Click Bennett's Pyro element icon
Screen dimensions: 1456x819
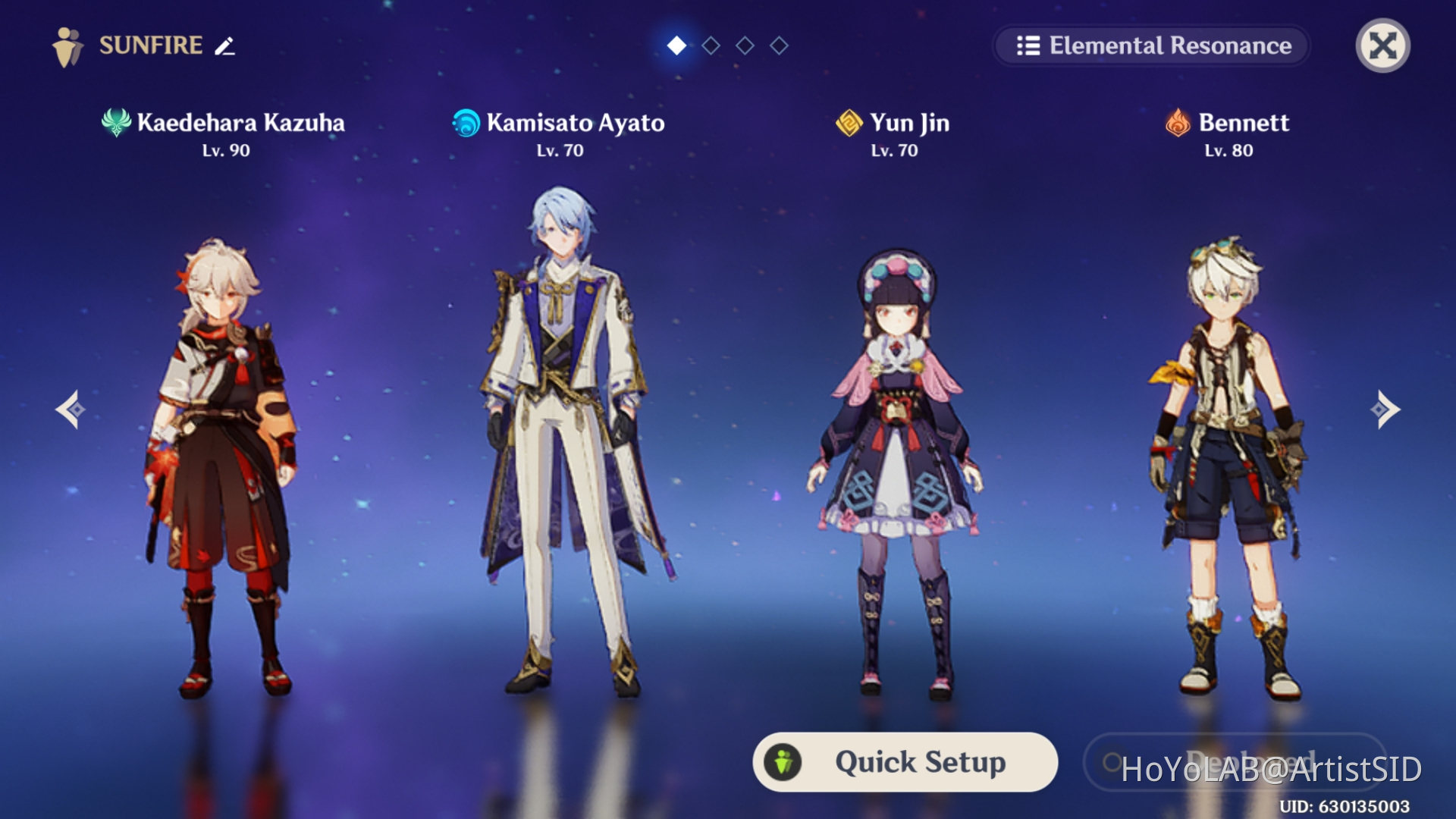(1176, 123)
